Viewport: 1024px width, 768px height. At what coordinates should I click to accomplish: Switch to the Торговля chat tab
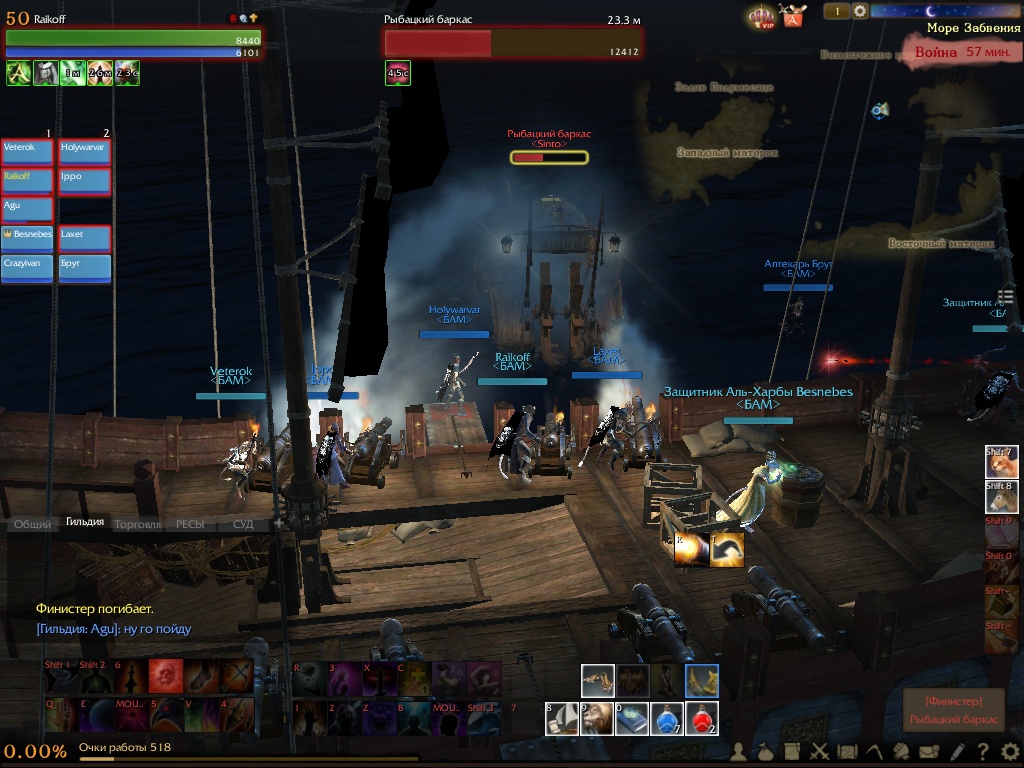coord(137,524)
